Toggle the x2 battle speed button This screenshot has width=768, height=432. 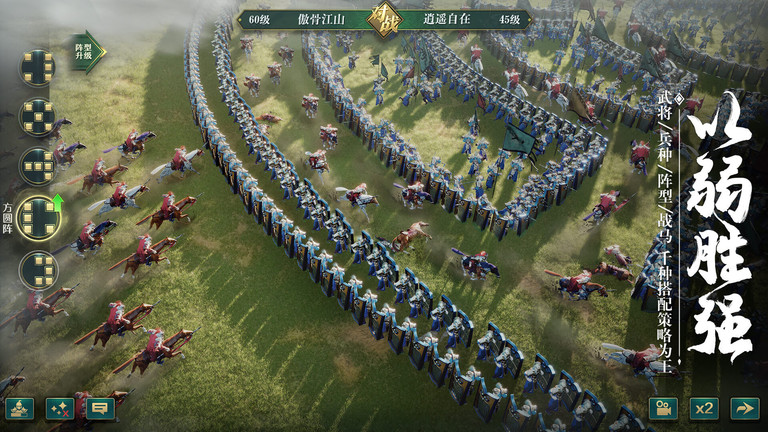pos(704,408)
